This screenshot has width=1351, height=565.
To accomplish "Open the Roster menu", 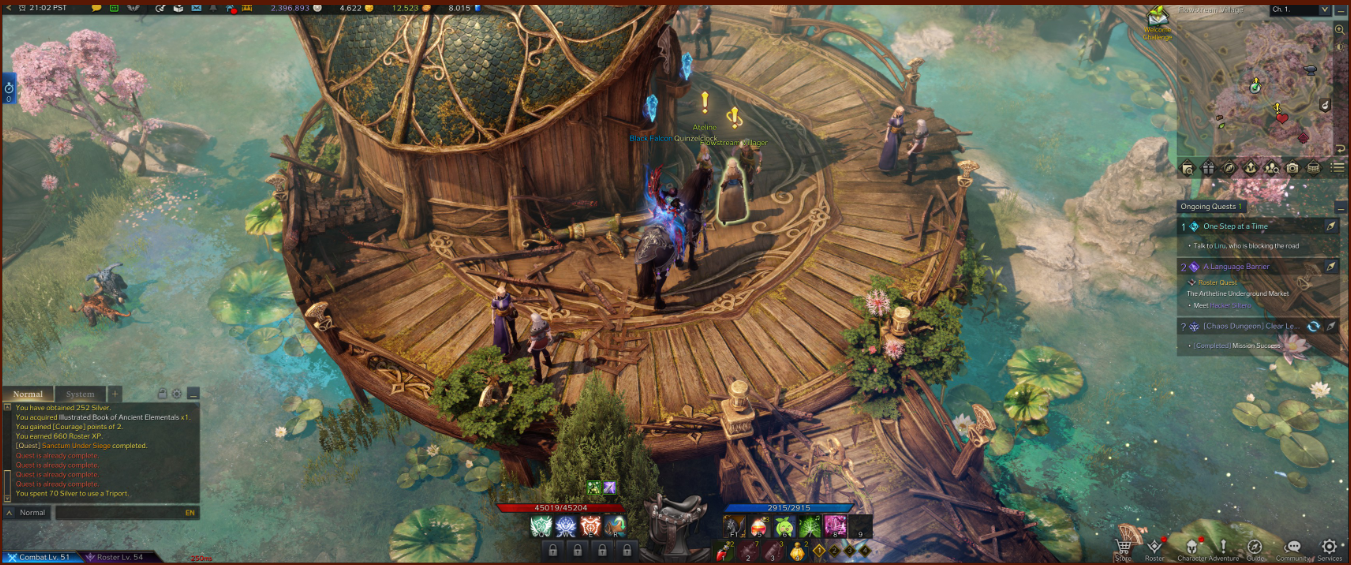I will (x=1154, y=548).
